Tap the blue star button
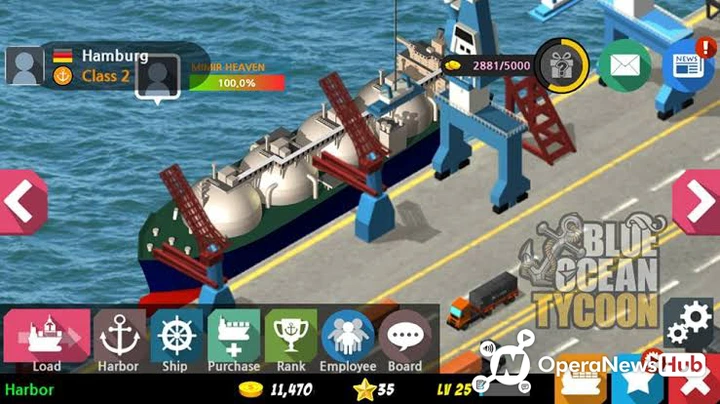Image resolution: width=720 pixels, height=404 pixels. (x=640, y=385)
